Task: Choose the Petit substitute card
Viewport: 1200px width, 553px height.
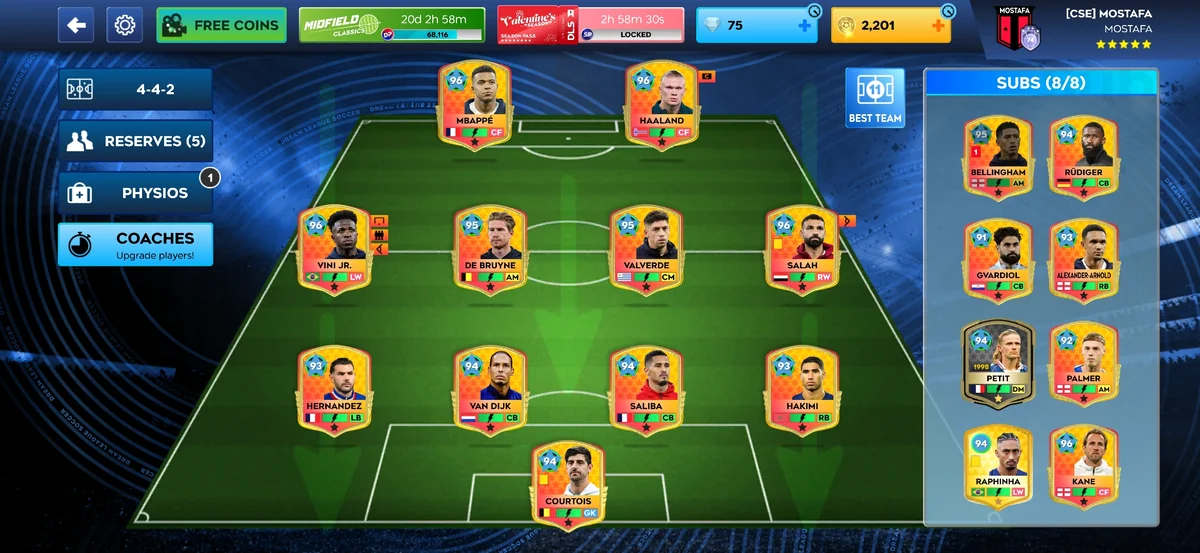Action: pos(997,362)
